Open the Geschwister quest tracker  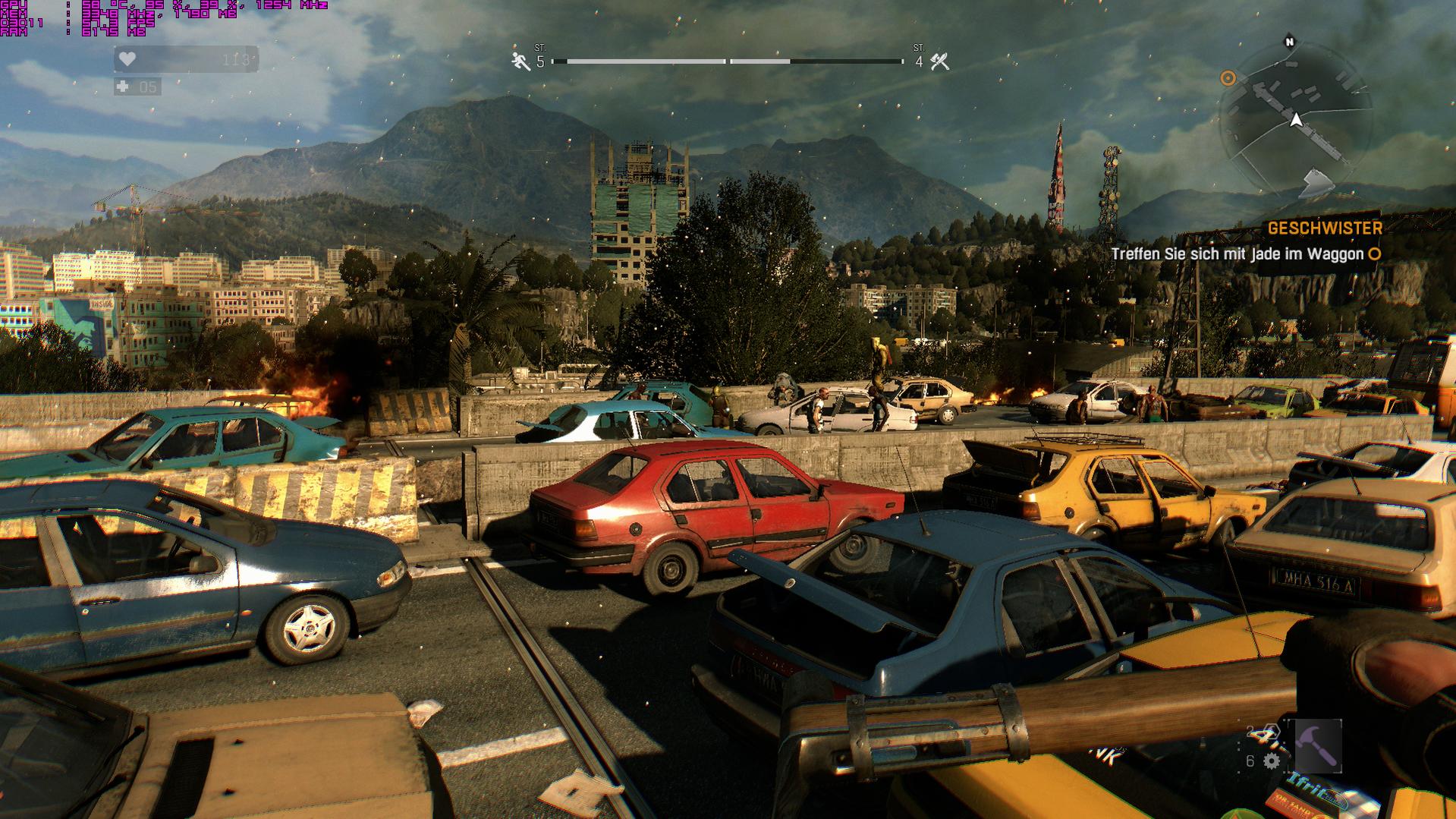point(1324,228)
